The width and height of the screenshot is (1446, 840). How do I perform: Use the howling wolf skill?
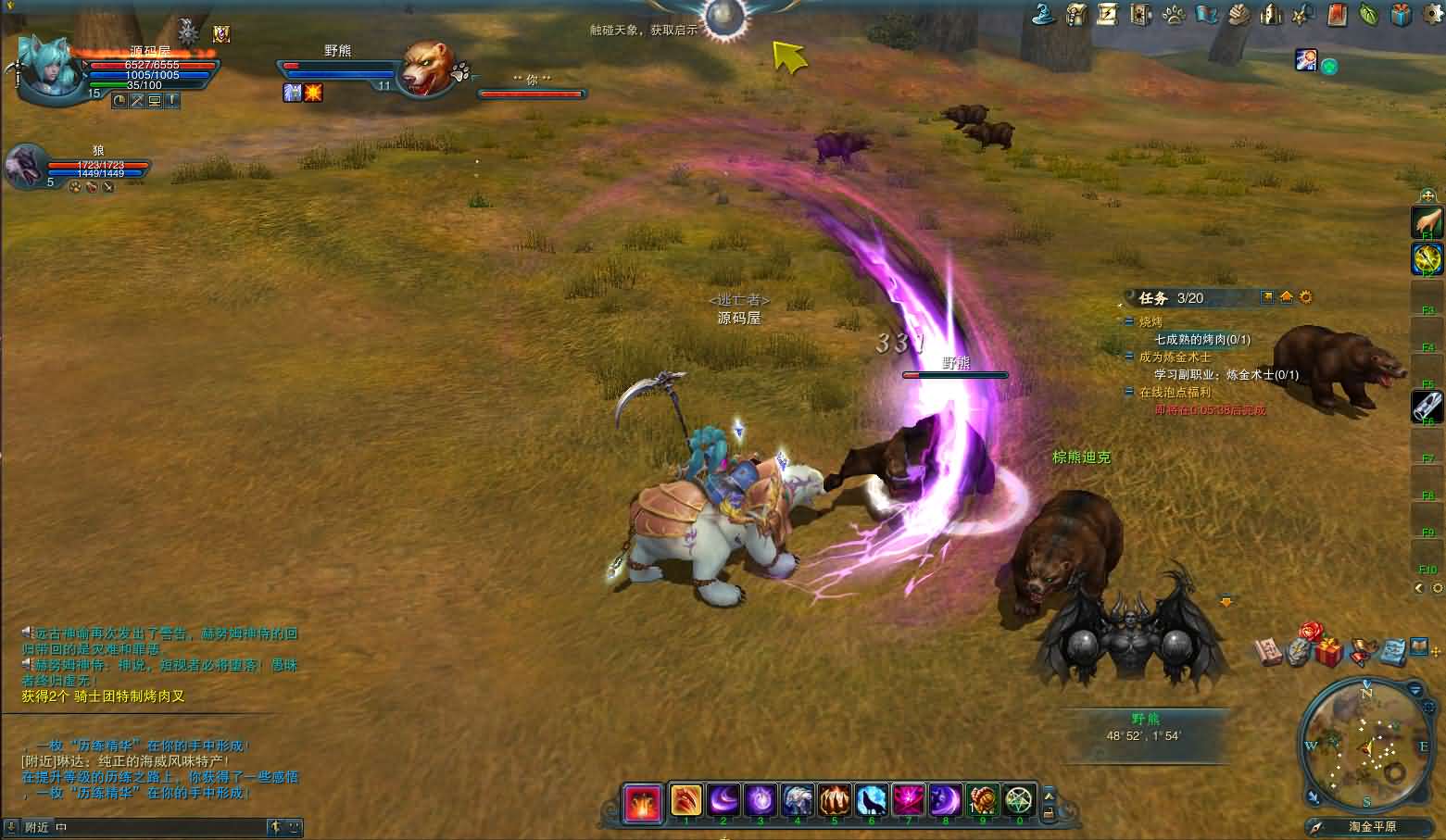click(x=871, y=799)
